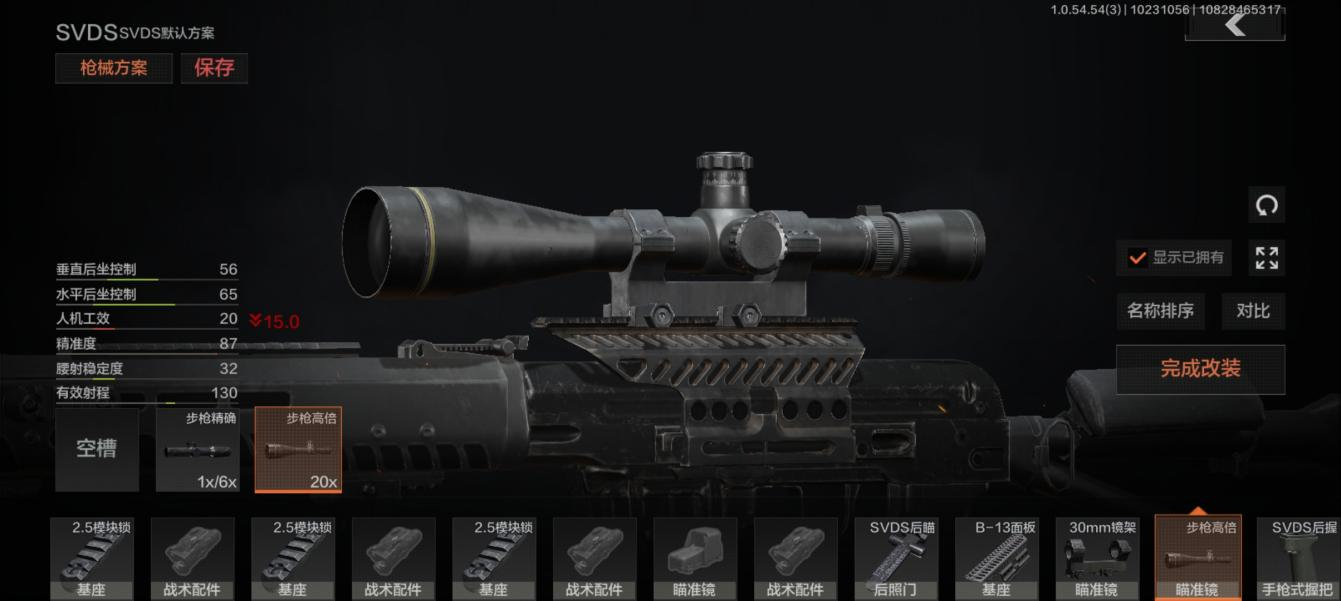Open the 对比 compare view

point(1253,311)
